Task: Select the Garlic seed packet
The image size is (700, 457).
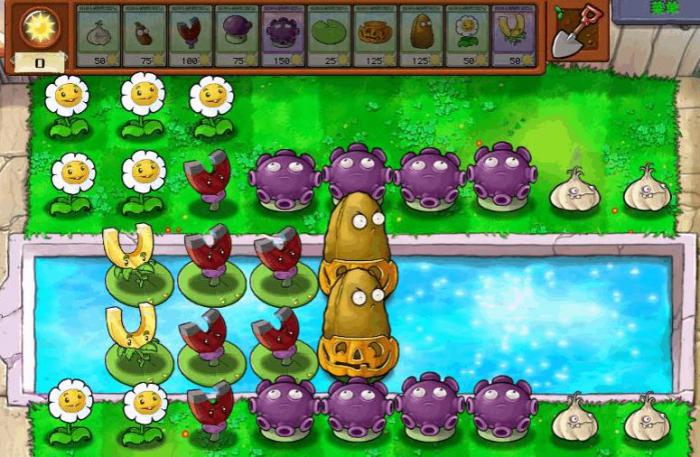Action: [x=97, y=35]
